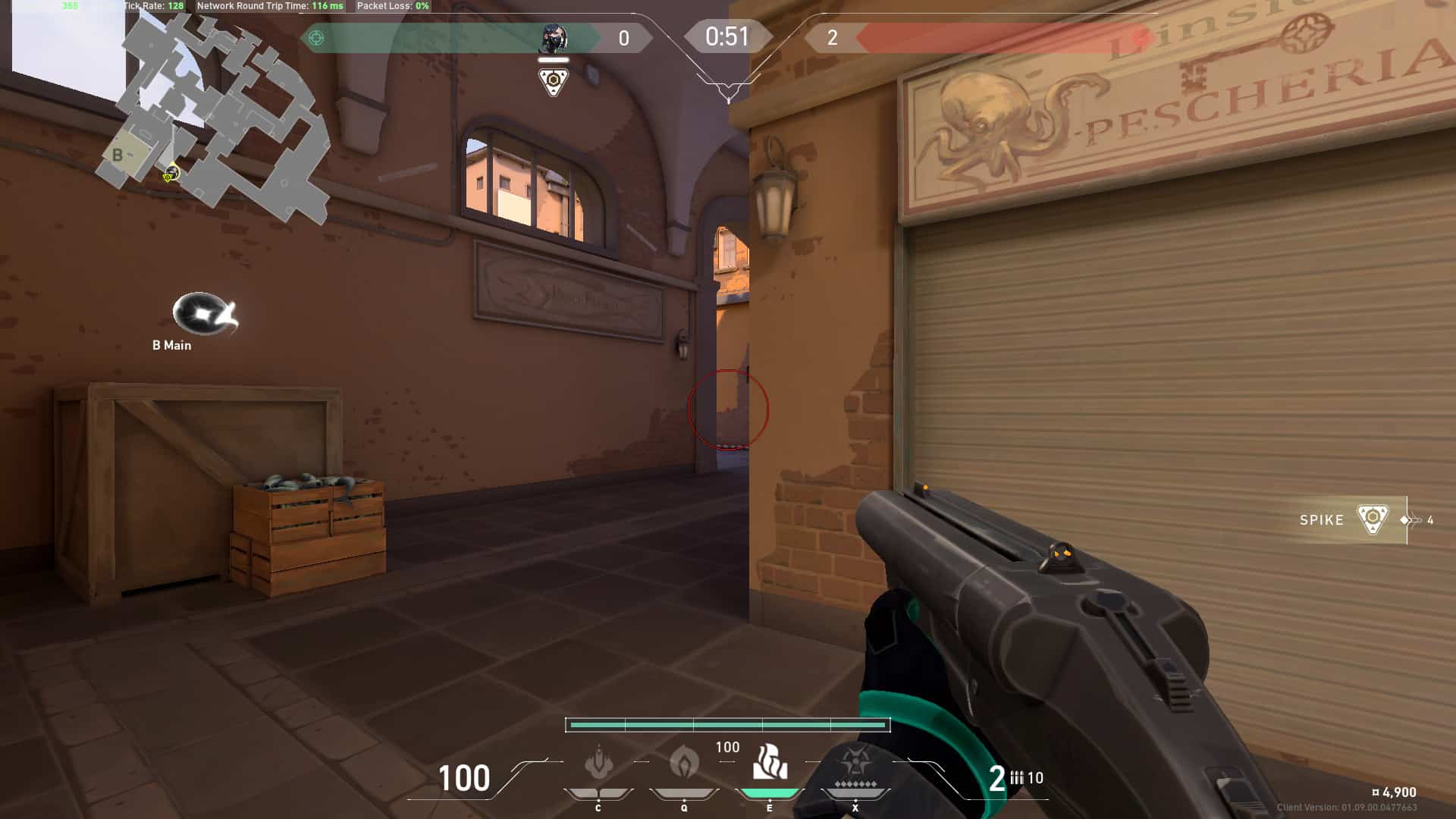Click the yellow player marker on the minimap
The width and height of the screenshot is (1456, 819).
pos(171,173)
